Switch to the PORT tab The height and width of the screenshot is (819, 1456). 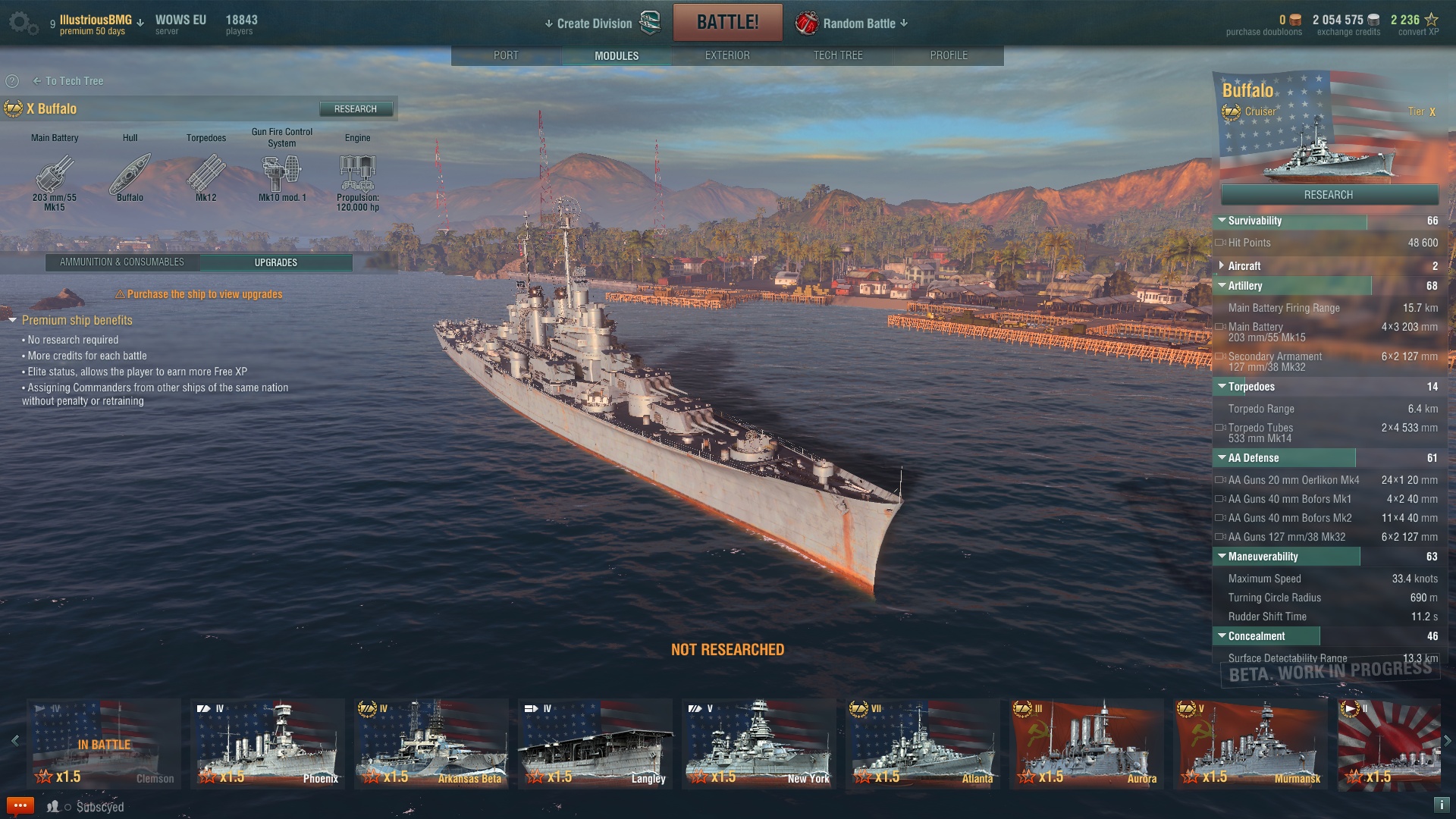[x=506, y=55]
